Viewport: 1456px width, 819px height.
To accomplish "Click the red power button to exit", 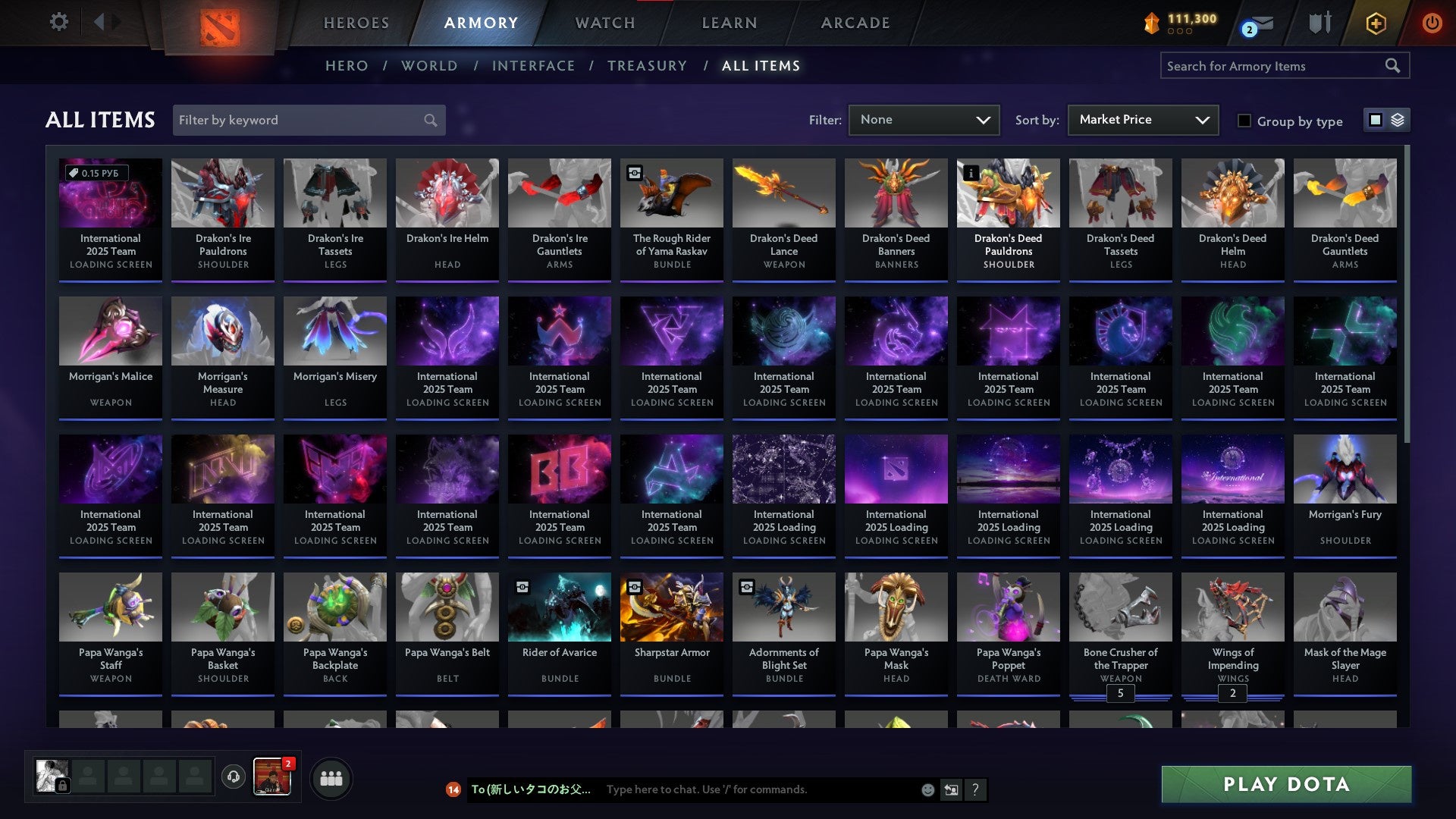I will [1432, 23].
